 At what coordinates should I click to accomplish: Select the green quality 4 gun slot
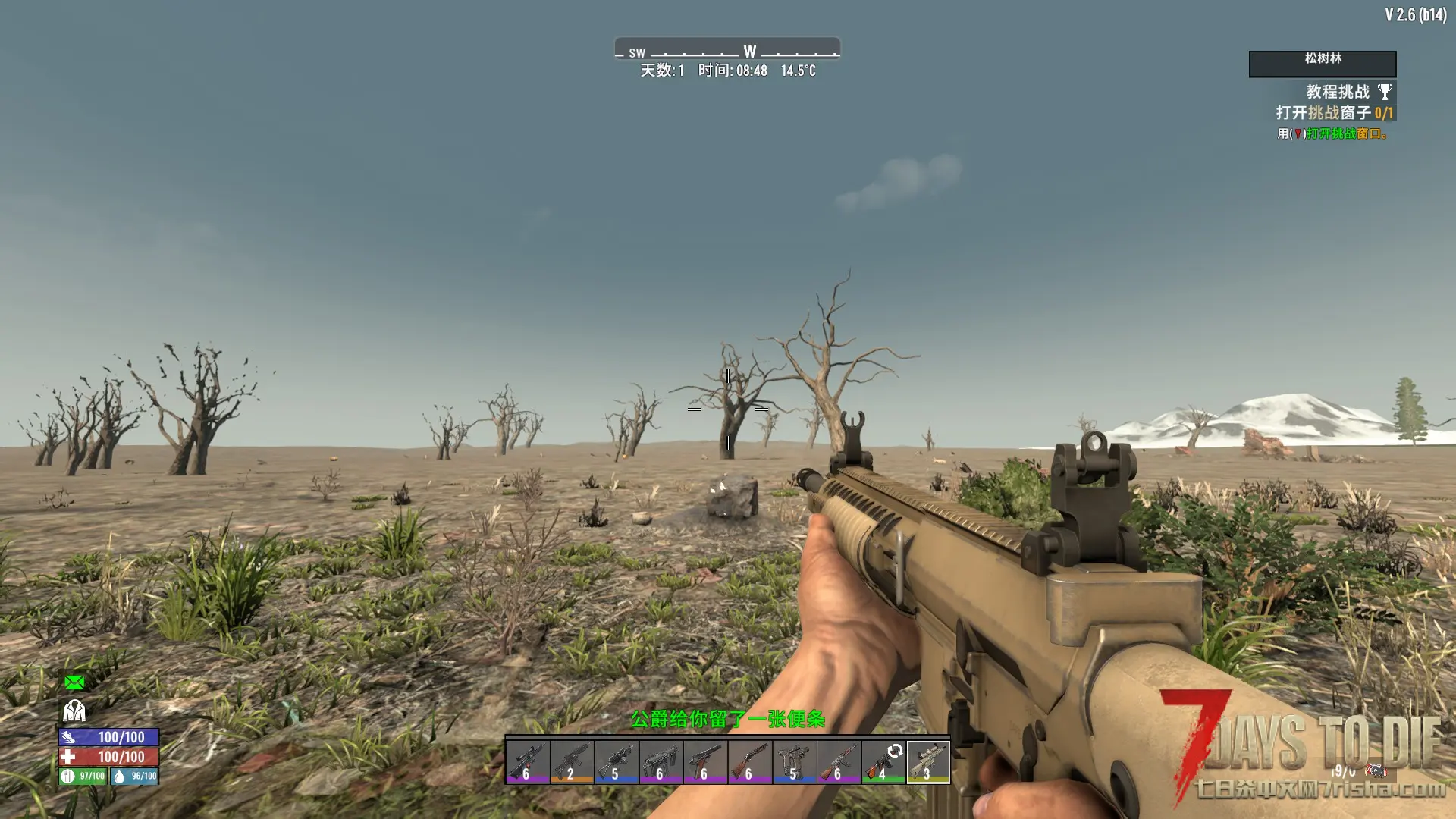883,761
